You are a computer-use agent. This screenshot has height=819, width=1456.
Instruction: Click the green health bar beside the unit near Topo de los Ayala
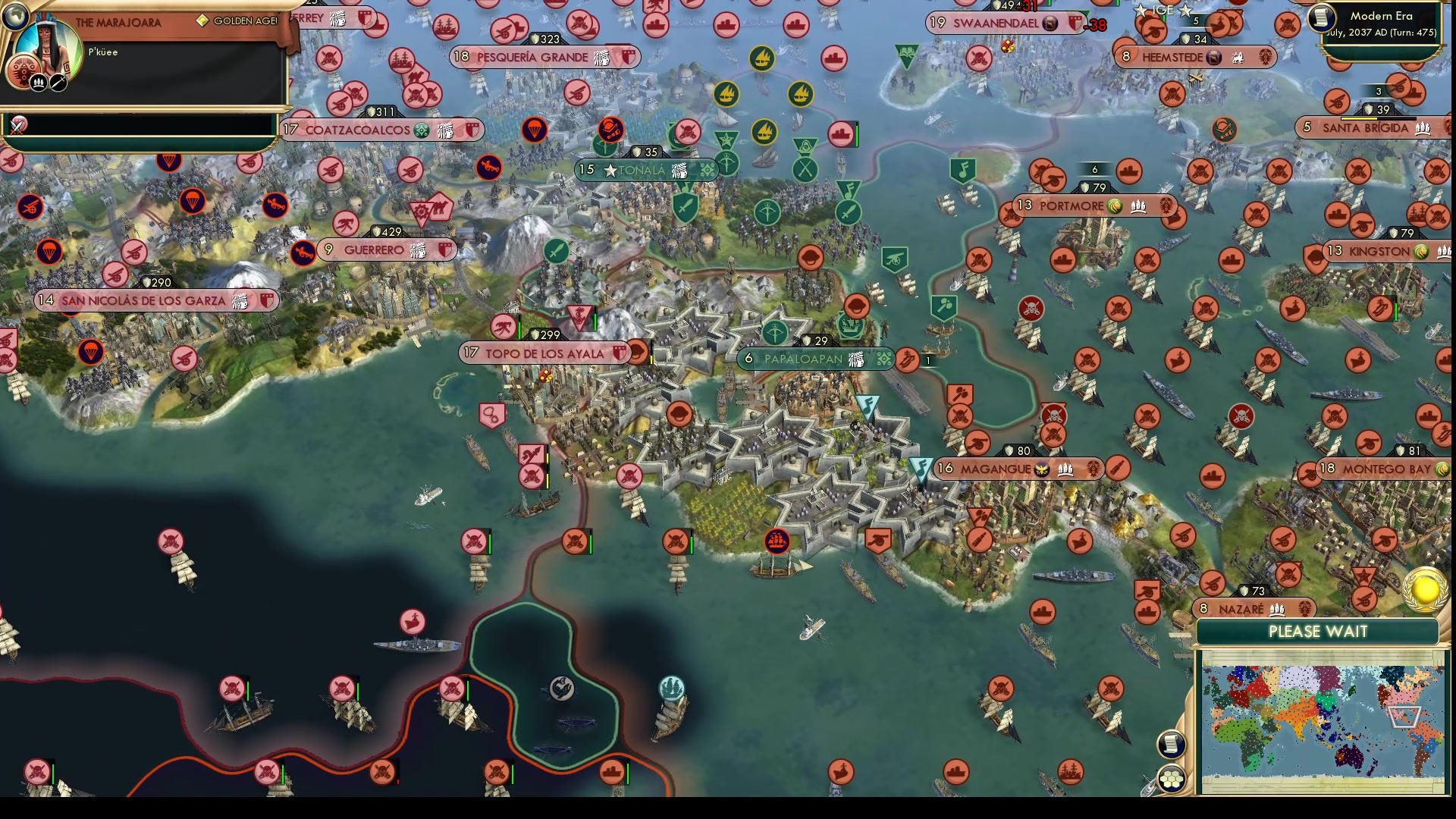coord(519,327)
